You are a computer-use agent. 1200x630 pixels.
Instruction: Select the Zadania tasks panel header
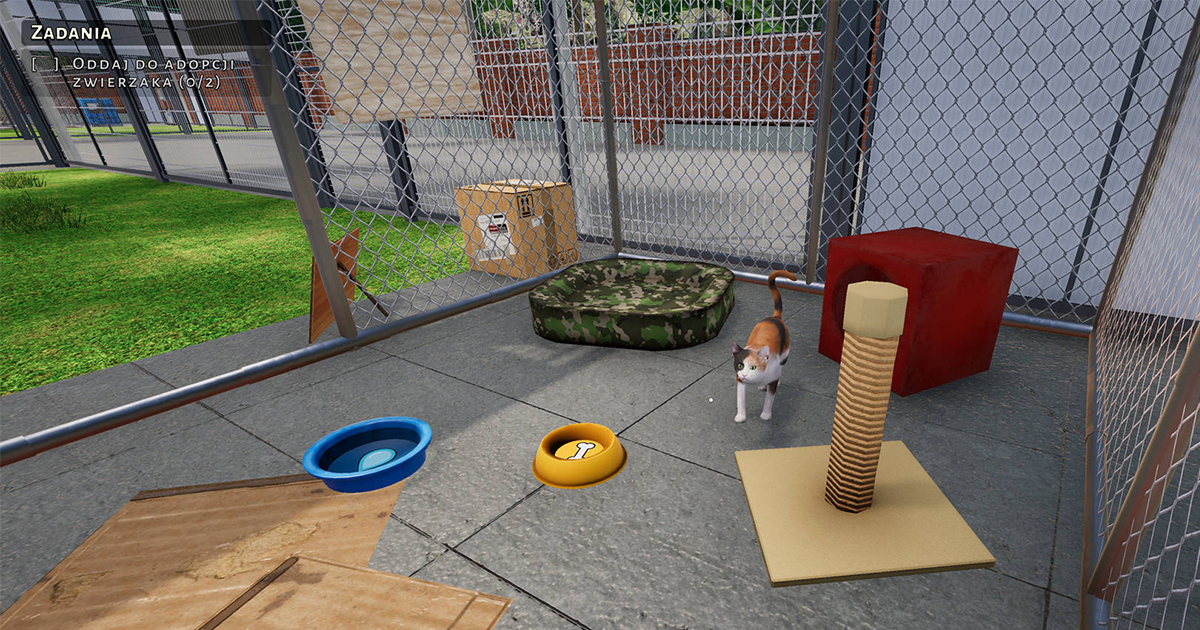click(x=71, y=32)
